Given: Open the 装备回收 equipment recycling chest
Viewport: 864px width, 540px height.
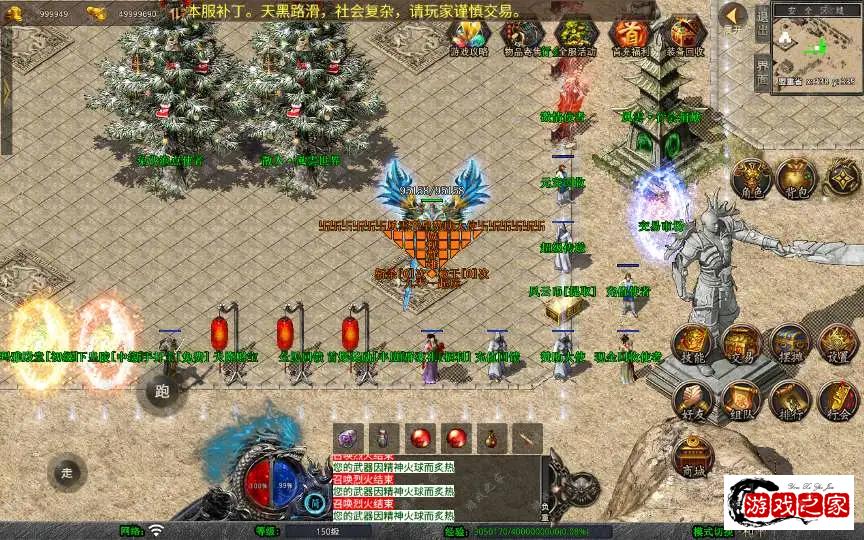Looking at the screenshot, I should coord(685,37).
